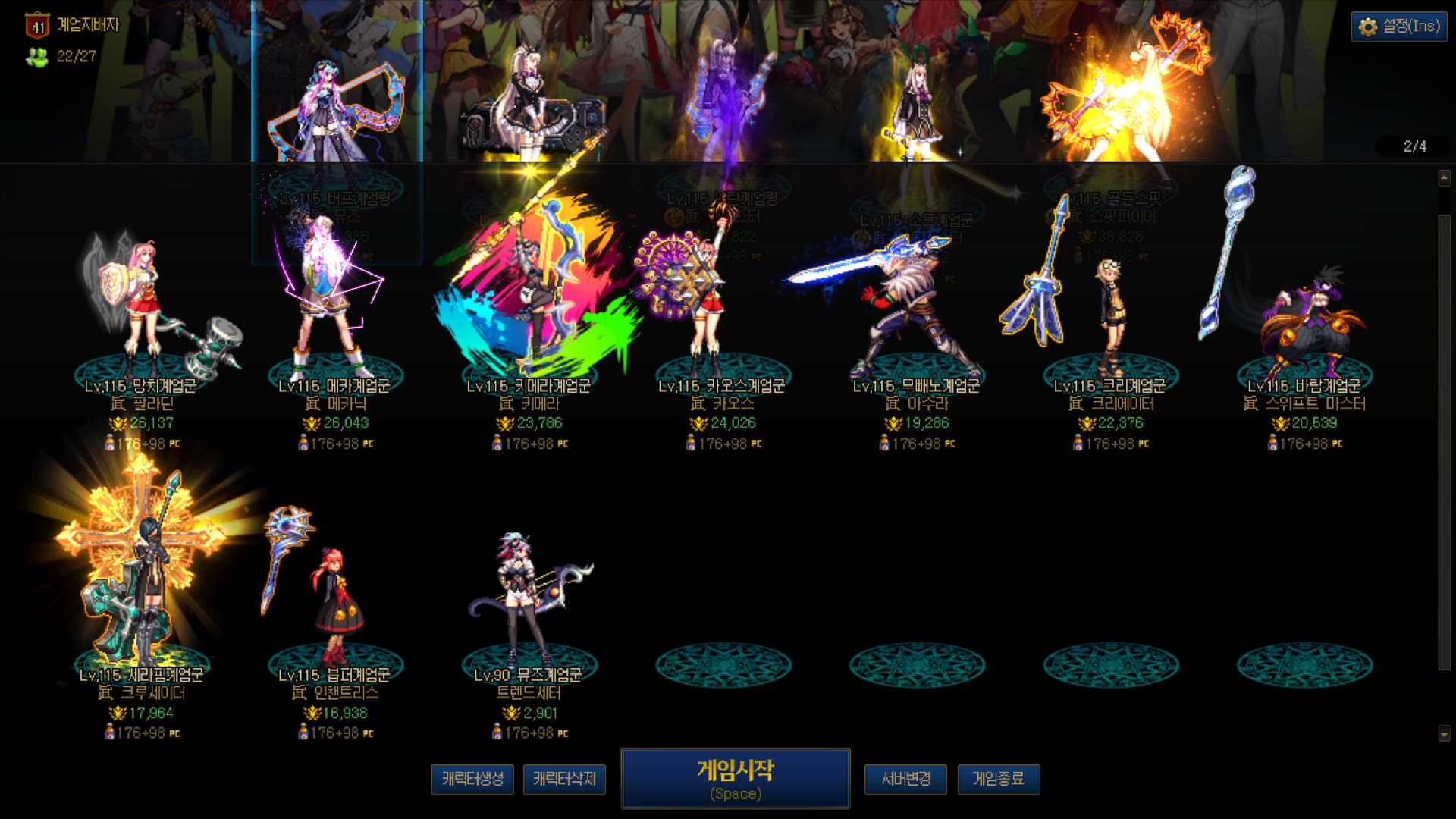This screenshot has height=819, width=1456.
Task: Exit game via 게임종료 button
Action: tap(998, 779)
